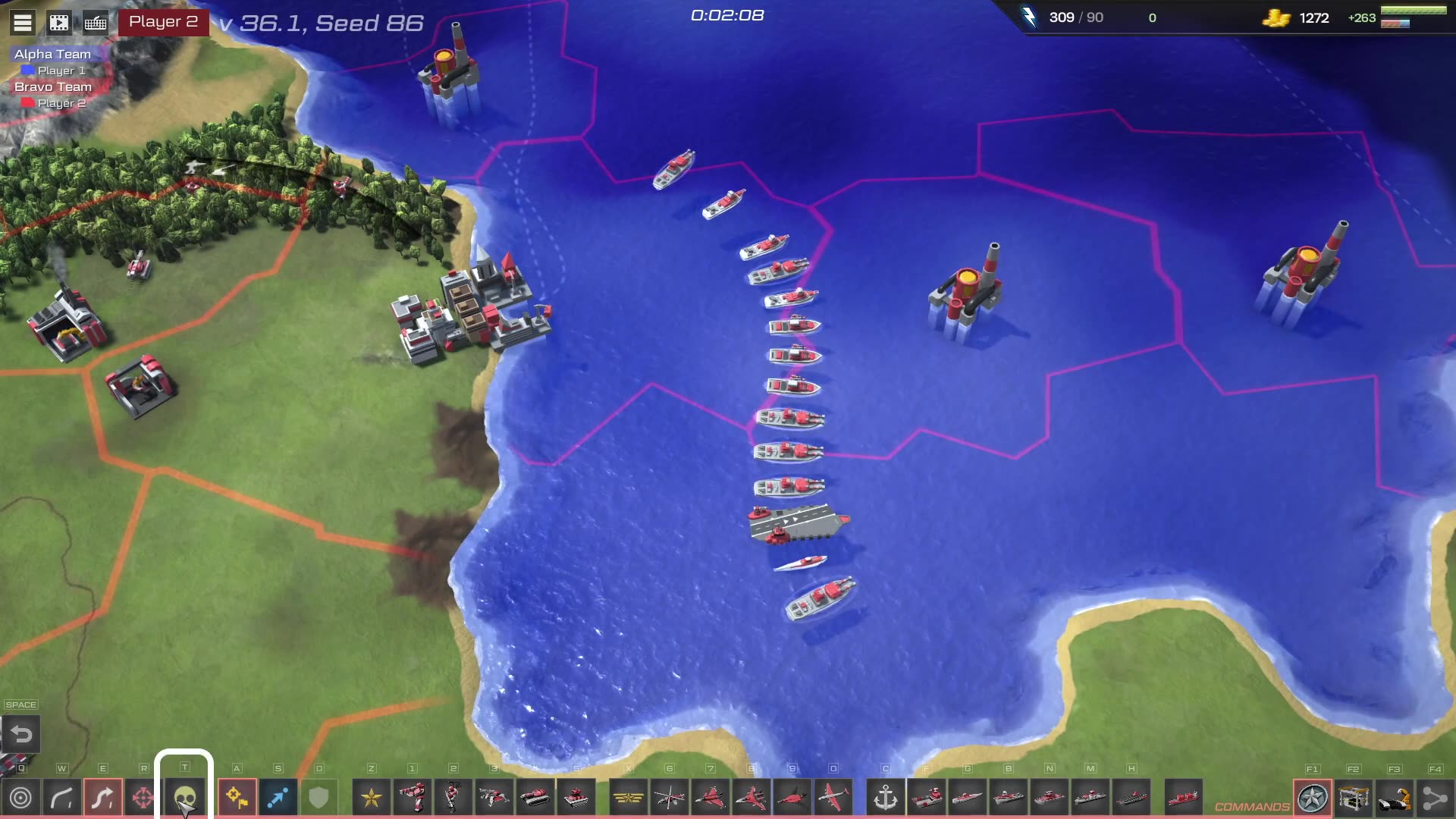Screen dimensions: 1456x819
Task: Activate the crosshair with flag command
Action: click(x=237, y=798)
